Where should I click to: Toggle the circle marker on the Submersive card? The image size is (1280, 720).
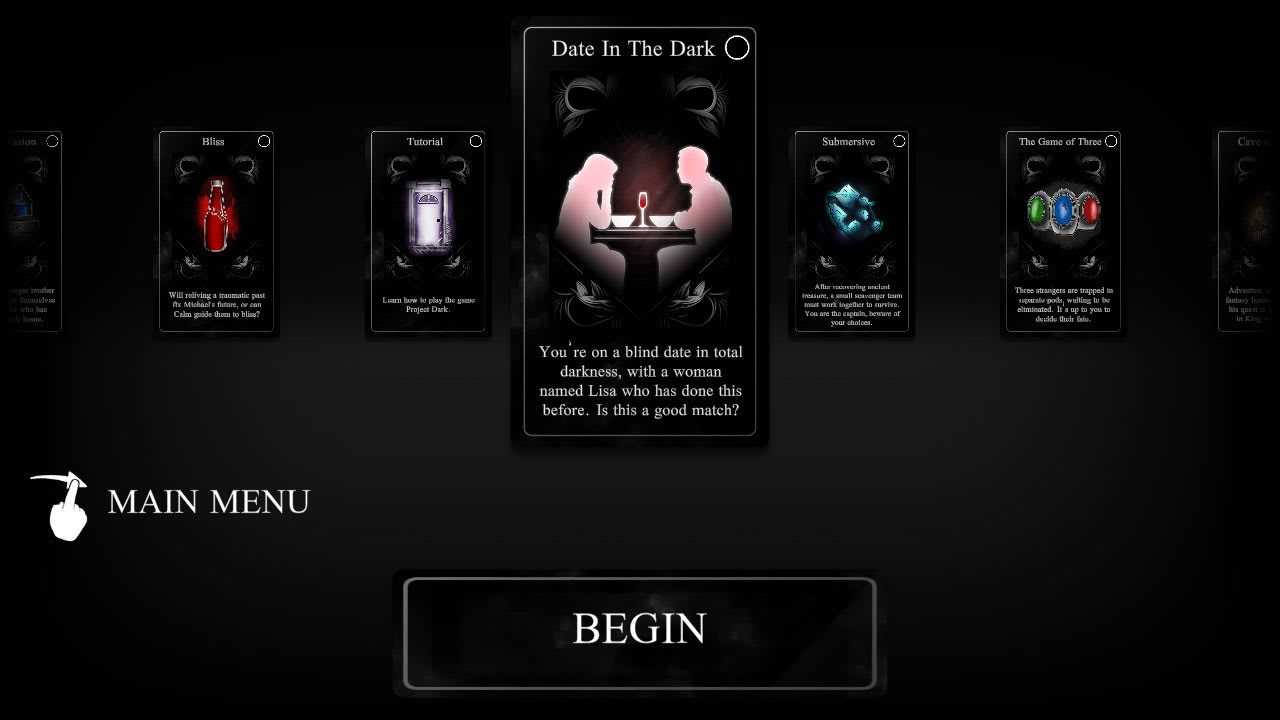[898, 141]
